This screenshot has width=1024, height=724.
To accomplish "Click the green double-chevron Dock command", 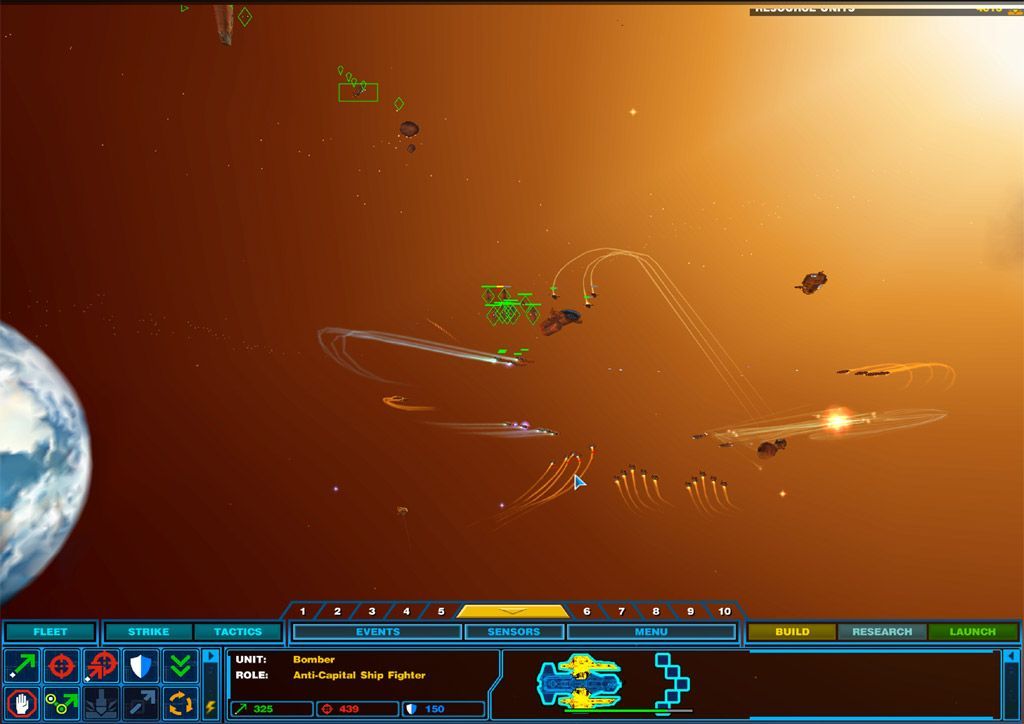I will (181, 665).
